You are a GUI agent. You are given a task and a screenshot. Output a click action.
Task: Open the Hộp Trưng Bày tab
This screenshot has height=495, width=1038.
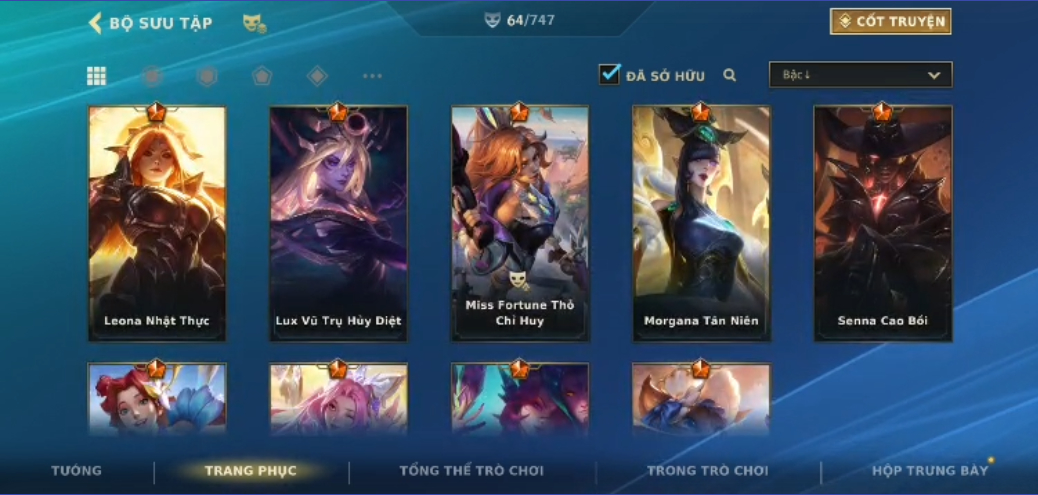929,471
